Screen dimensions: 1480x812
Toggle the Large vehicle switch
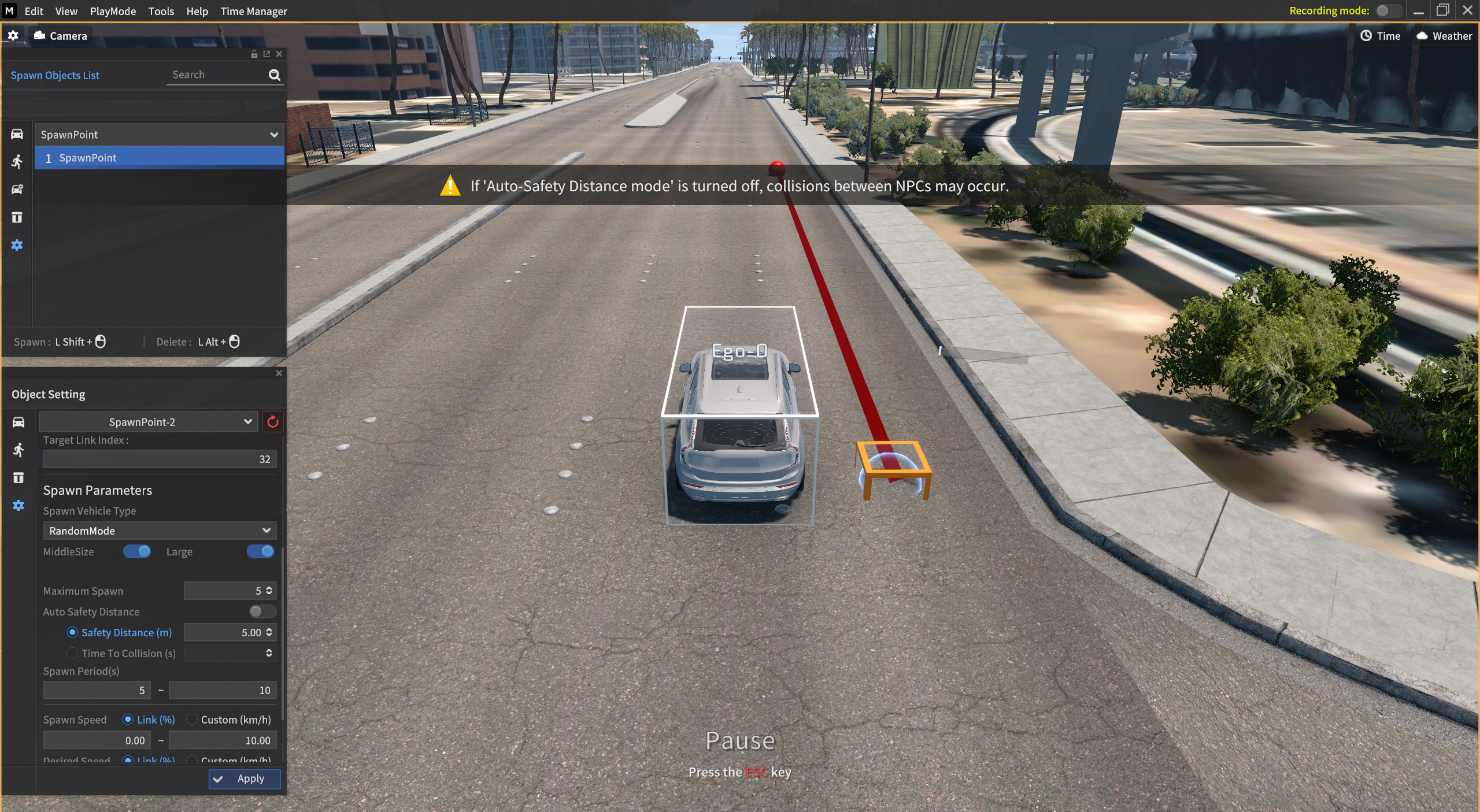pos(260,551)
